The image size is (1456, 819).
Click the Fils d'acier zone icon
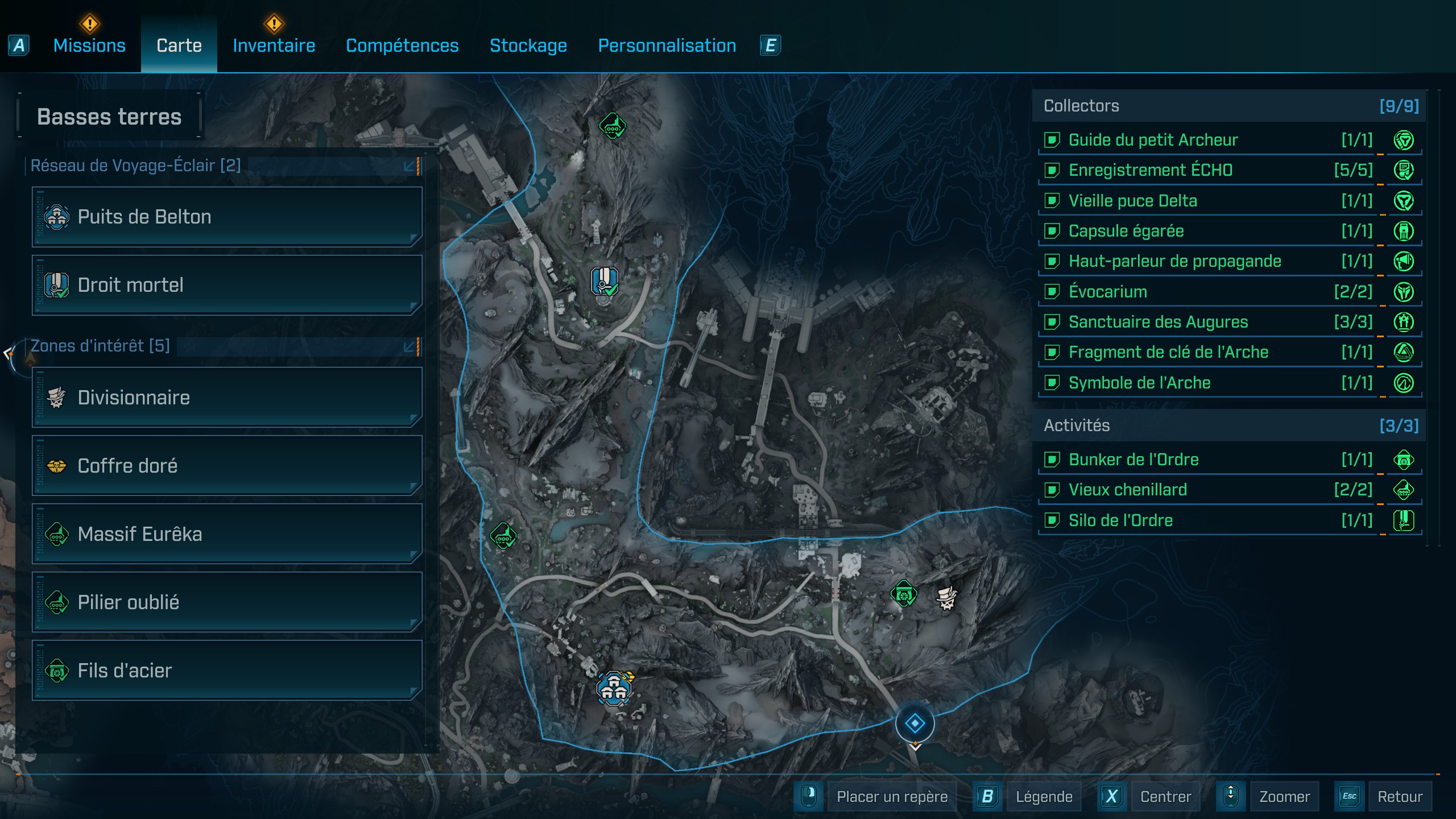(57, 671)
